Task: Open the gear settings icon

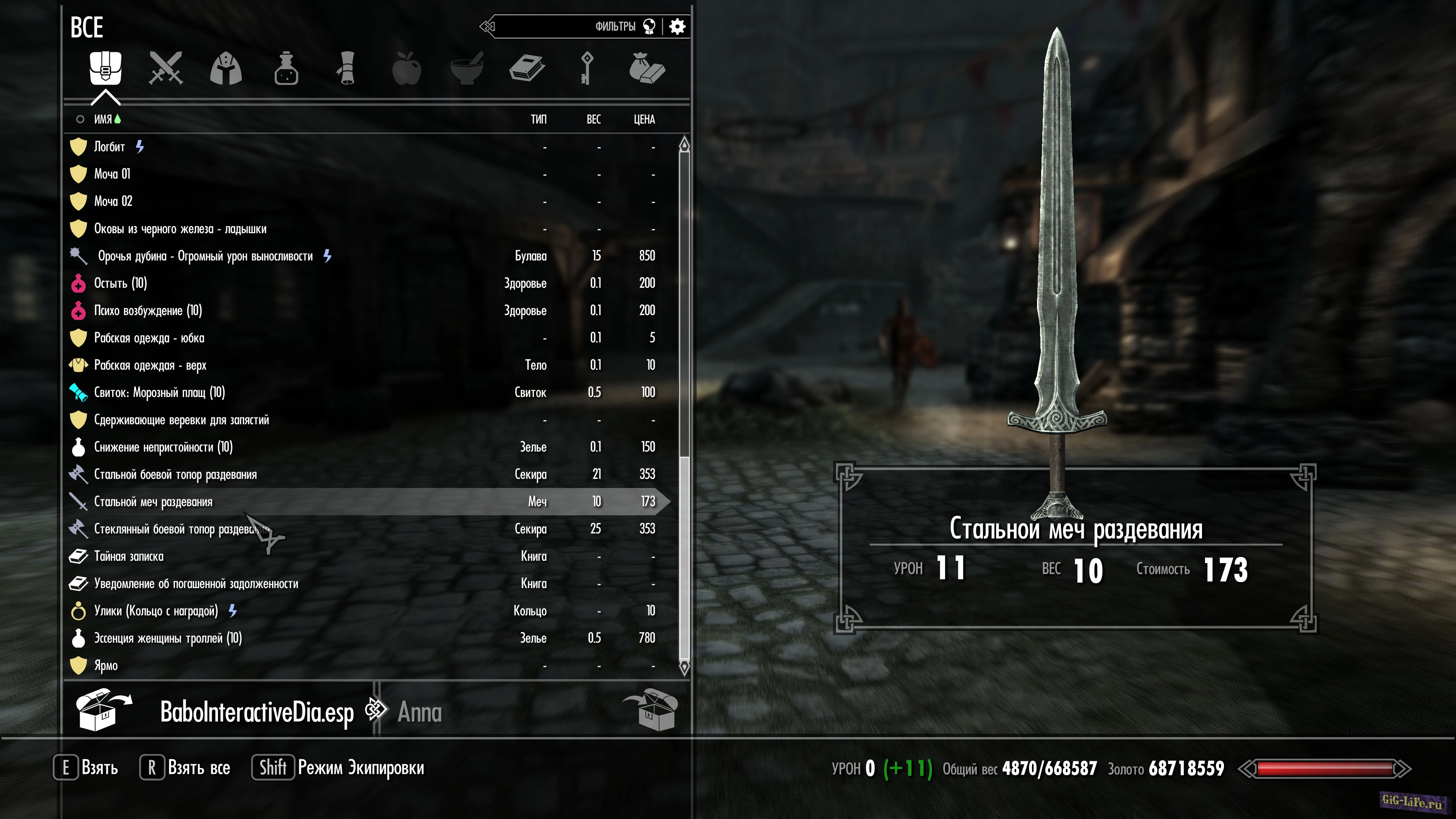Action: 677,27
